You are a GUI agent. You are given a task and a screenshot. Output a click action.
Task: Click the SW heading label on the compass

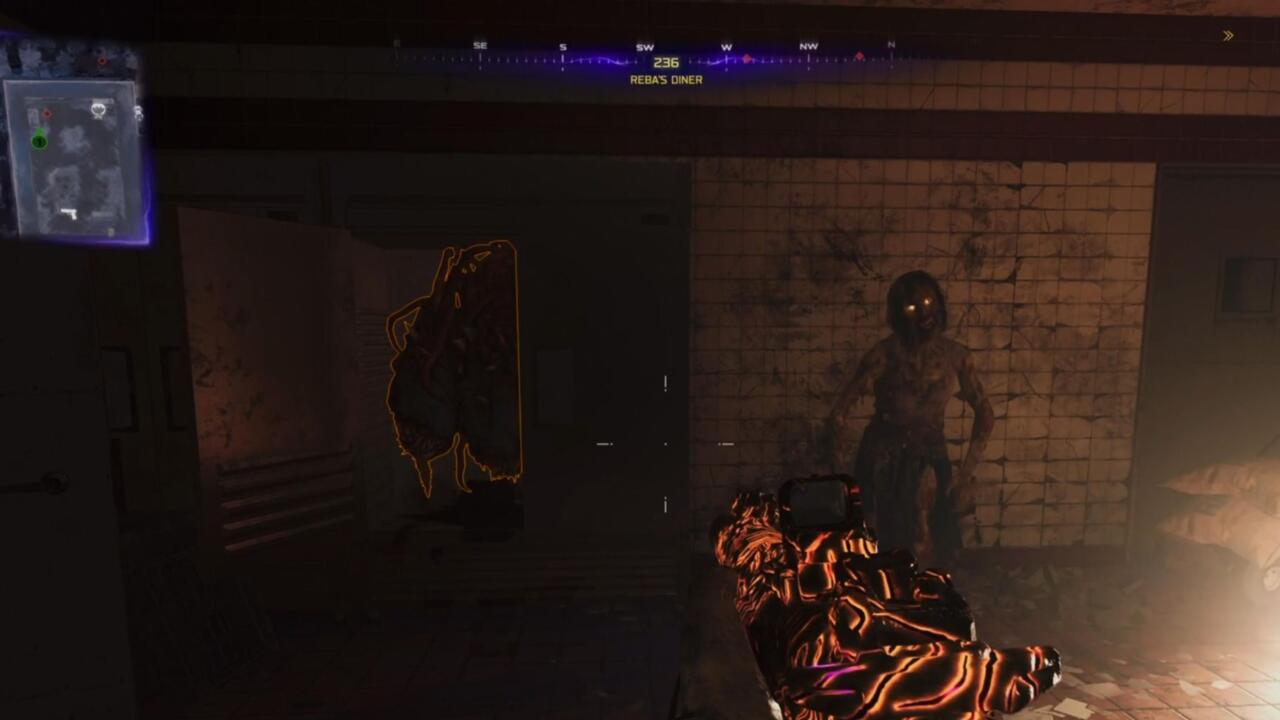(x=643, y=46)
